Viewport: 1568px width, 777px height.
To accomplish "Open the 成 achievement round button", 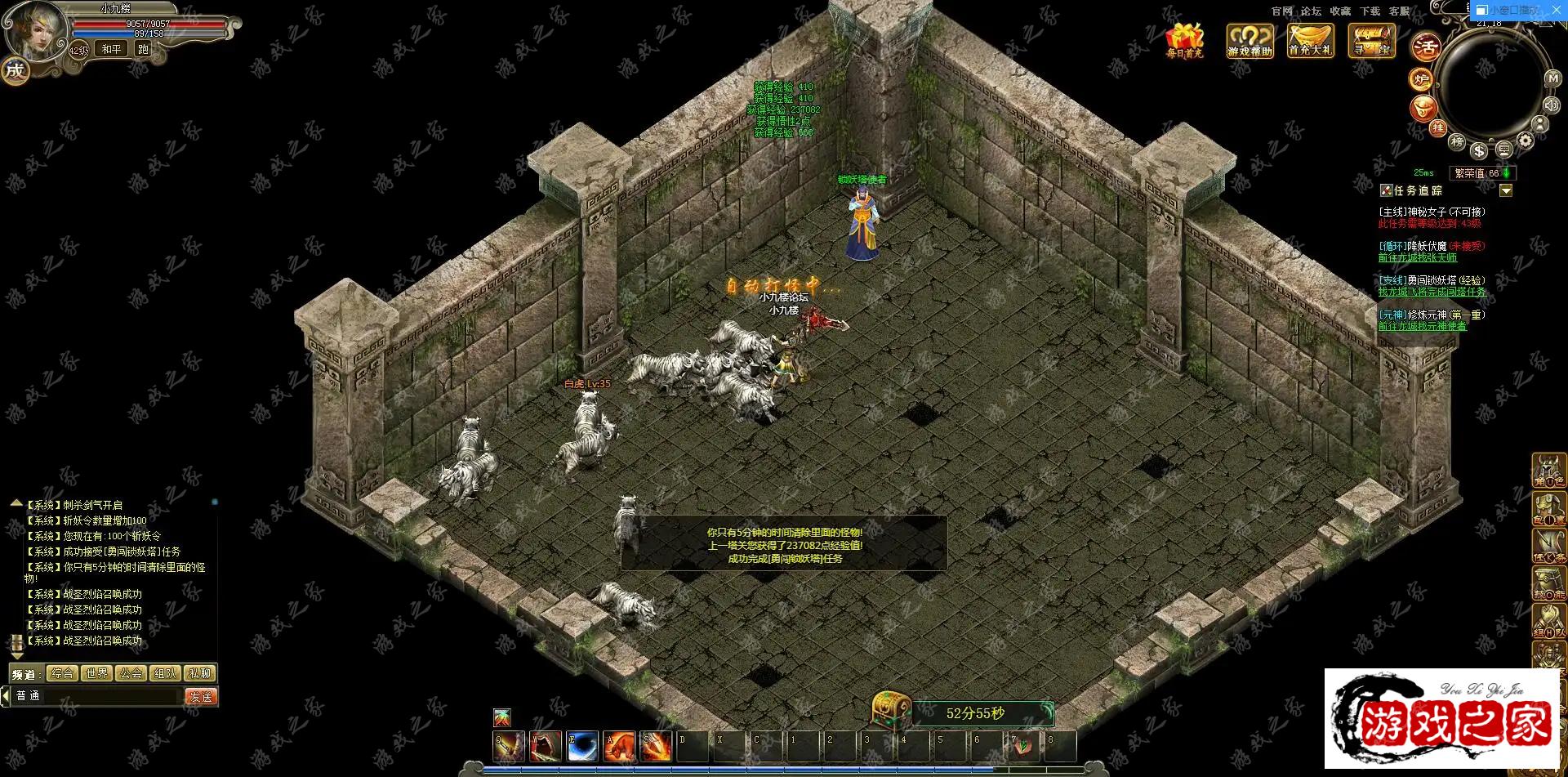I will click(x=15, y=70).
